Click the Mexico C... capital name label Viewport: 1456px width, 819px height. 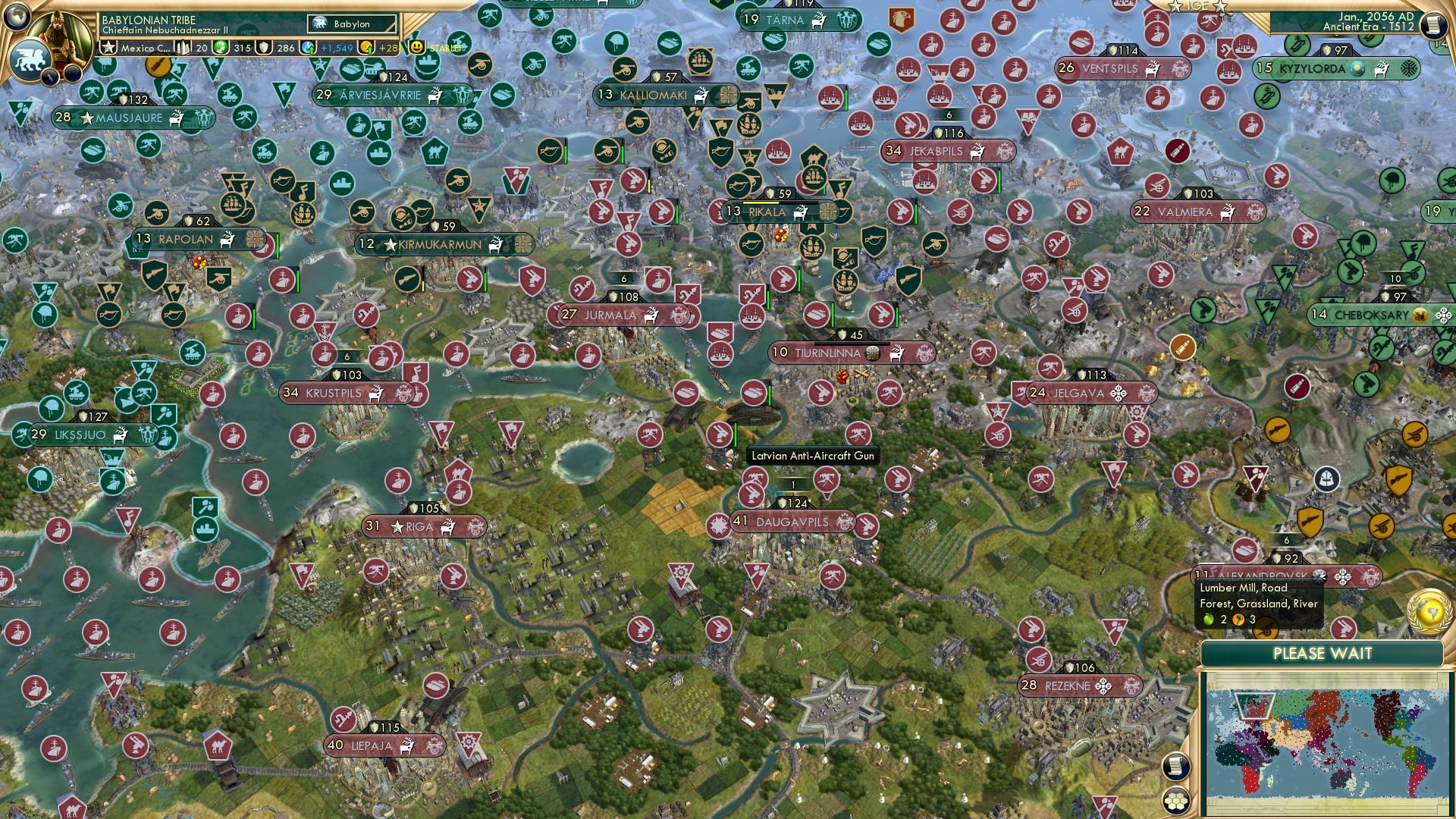(144, 47)
